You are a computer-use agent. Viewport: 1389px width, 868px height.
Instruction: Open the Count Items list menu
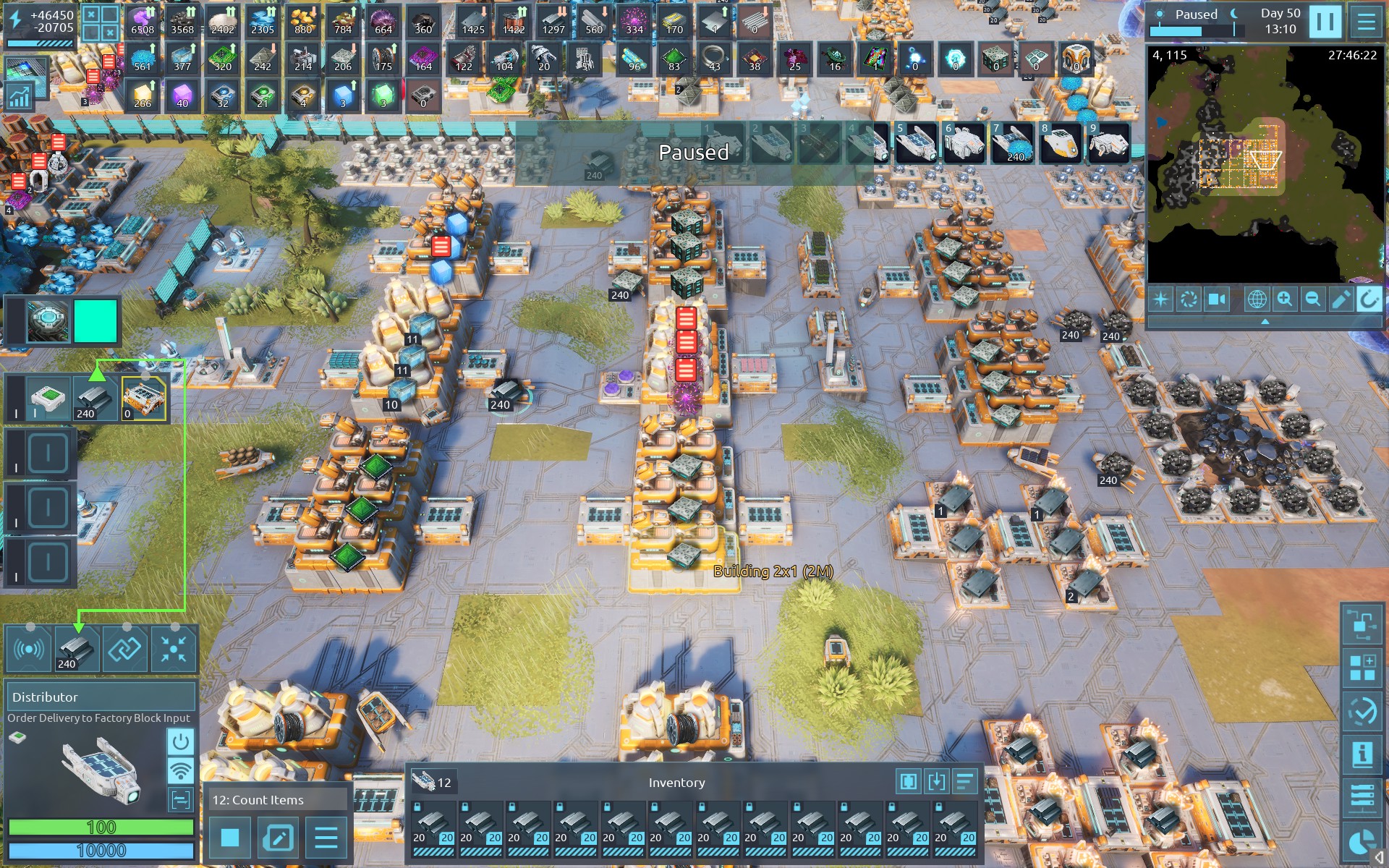coord(326,838)
